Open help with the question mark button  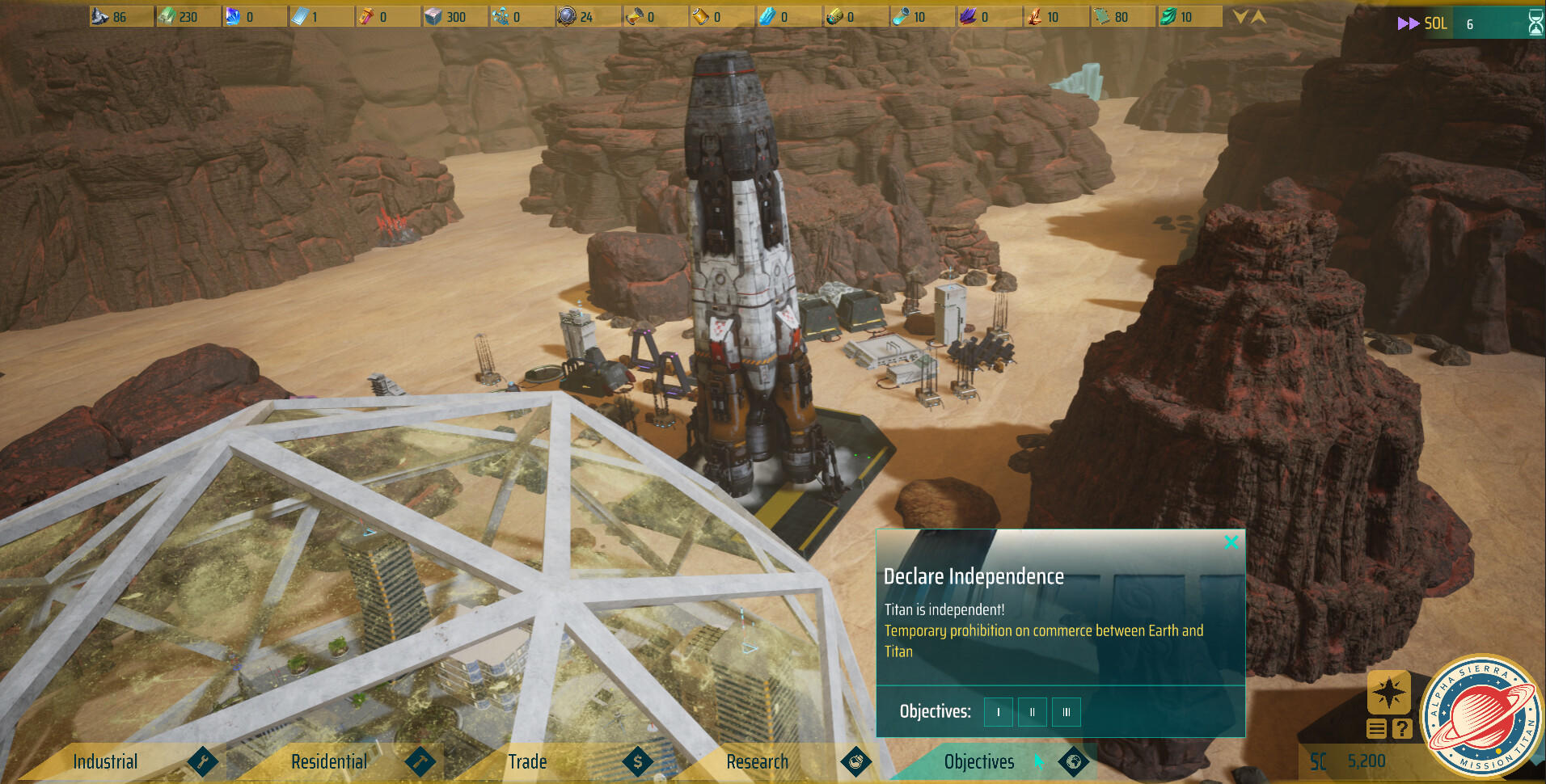tap(1402, 729)
